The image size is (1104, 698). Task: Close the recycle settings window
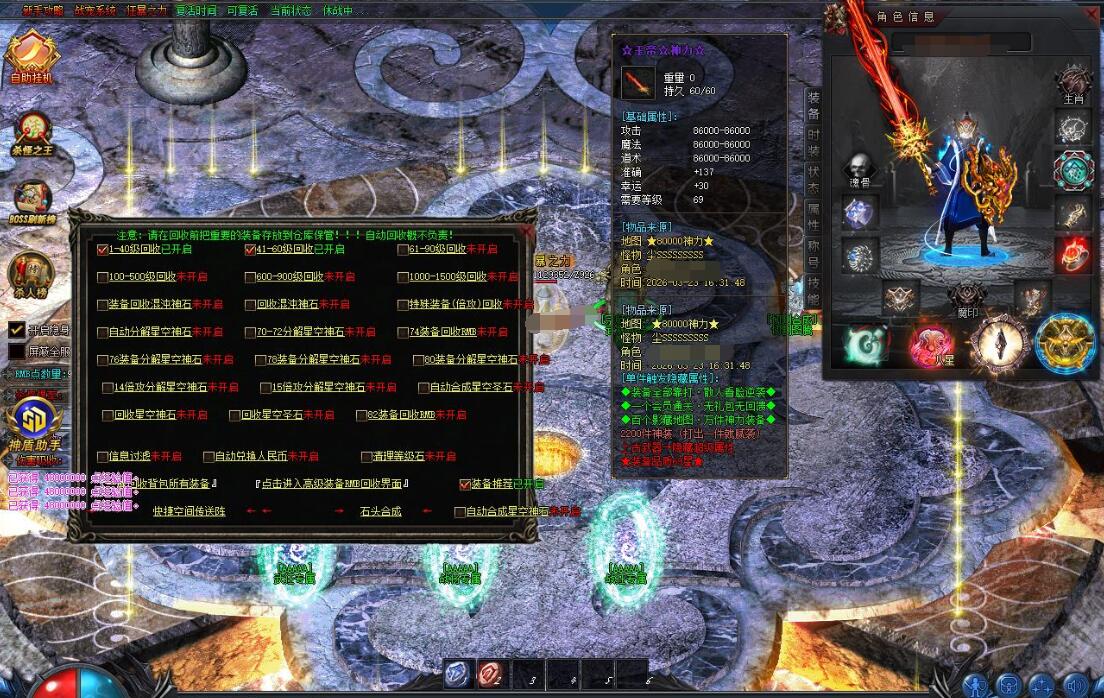click(527, 231)
